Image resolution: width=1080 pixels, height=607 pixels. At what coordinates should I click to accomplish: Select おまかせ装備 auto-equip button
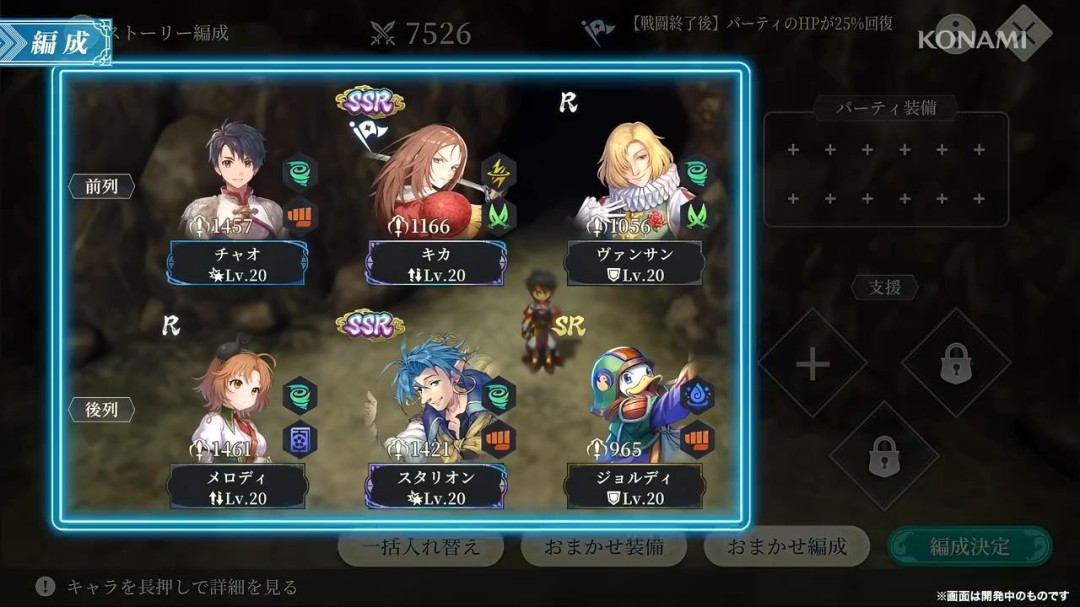tap(603, 546)
